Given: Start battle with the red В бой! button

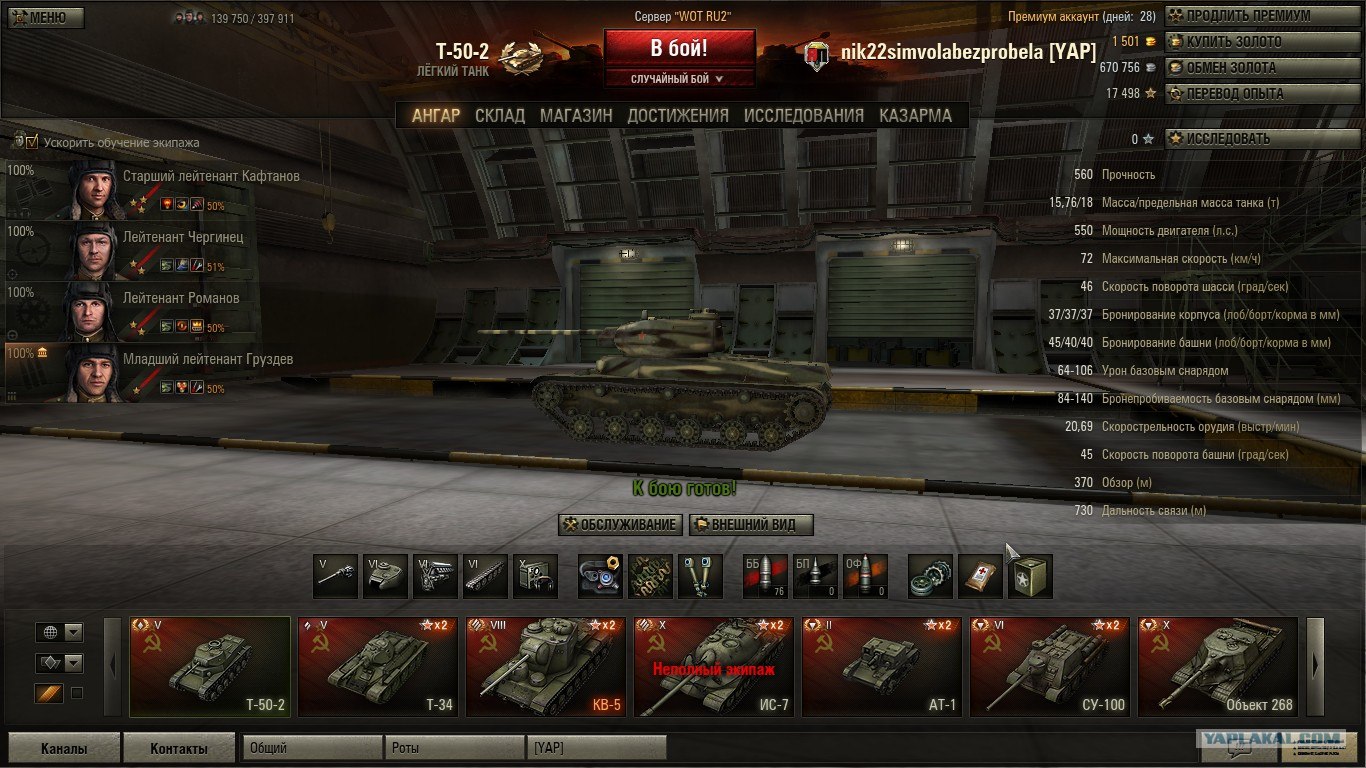Looking at the screenshot, I should click(x=679, y=48).
